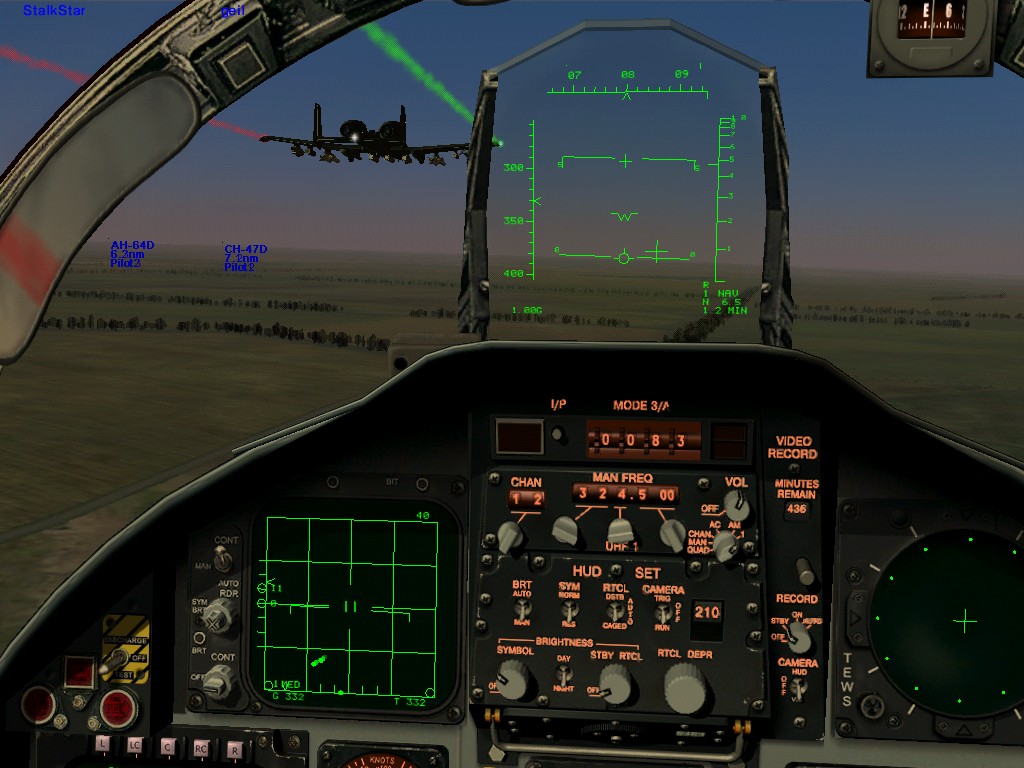Flip the HUD SET CAMERA TRIG/RUN switch
Viewport: 1024px width, 768px height.
coord(663,609)
